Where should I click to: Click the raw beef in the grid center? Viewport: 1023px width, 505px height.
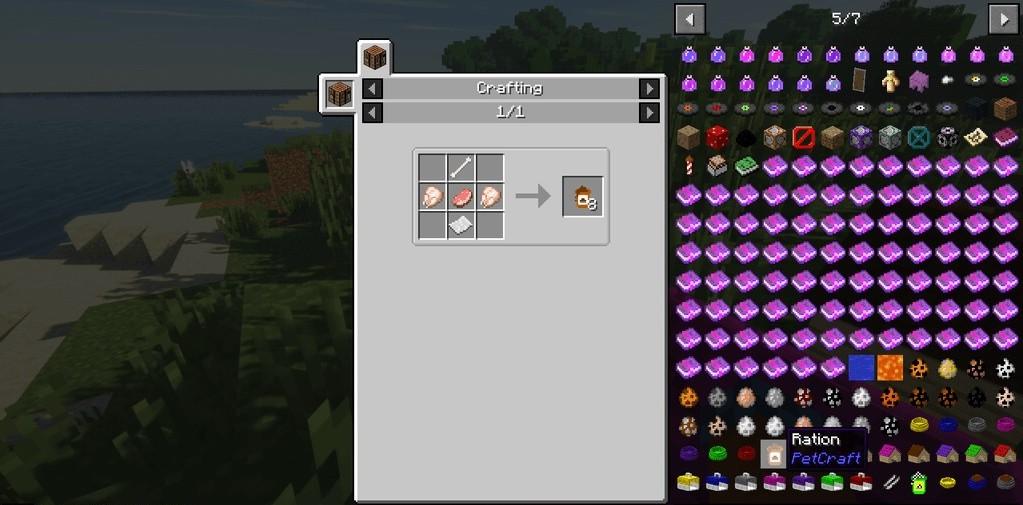pos(460,197)
